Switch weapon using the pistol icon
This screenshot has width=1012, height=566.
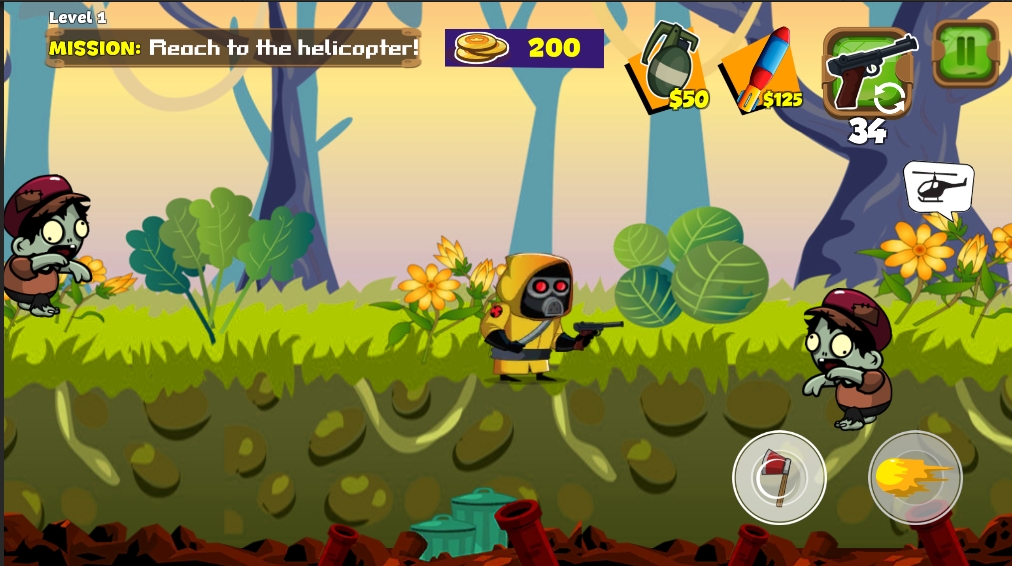(x=868, y=71)
